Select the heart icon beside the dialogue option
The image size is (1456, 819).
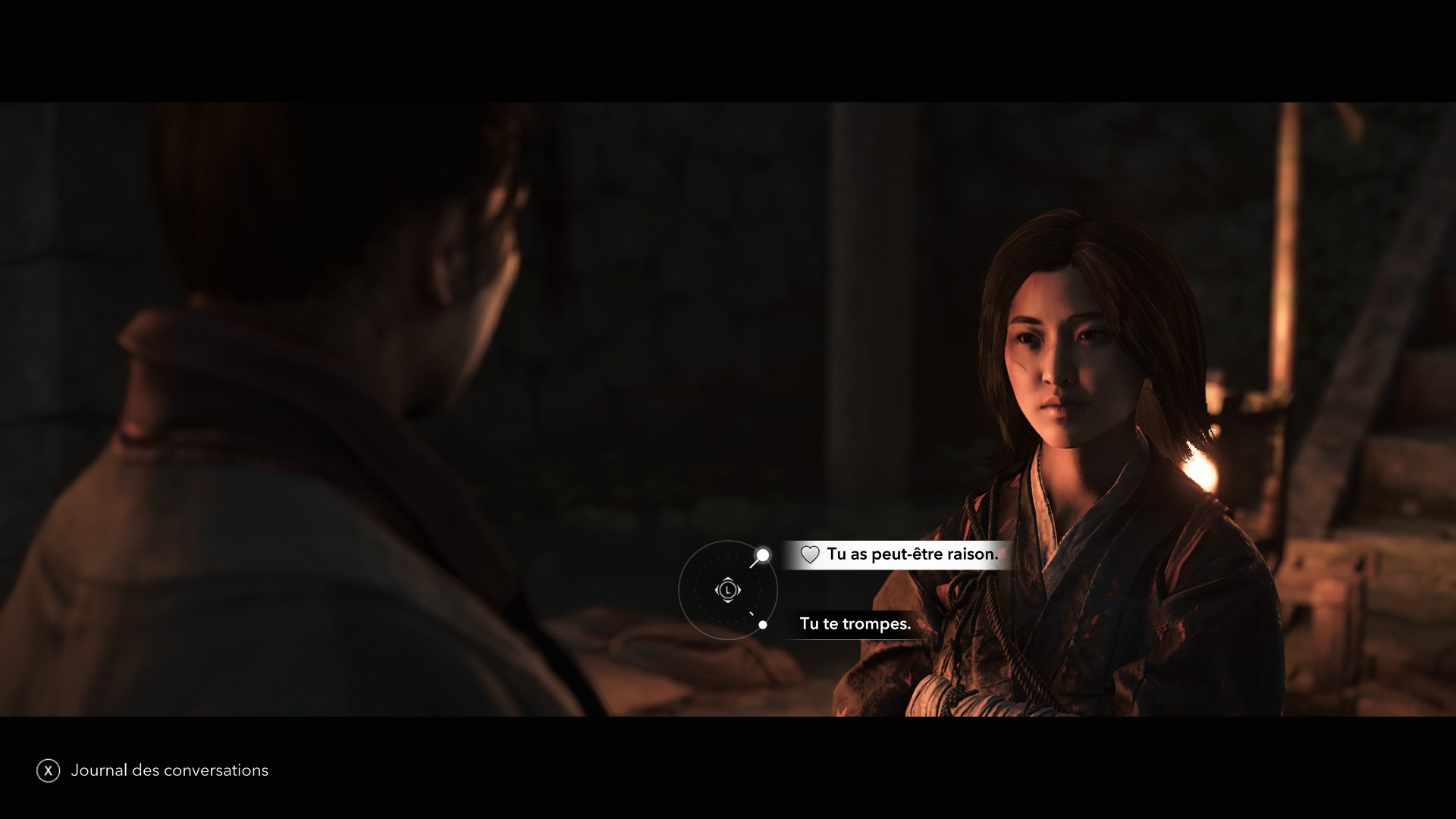[810, 554]
